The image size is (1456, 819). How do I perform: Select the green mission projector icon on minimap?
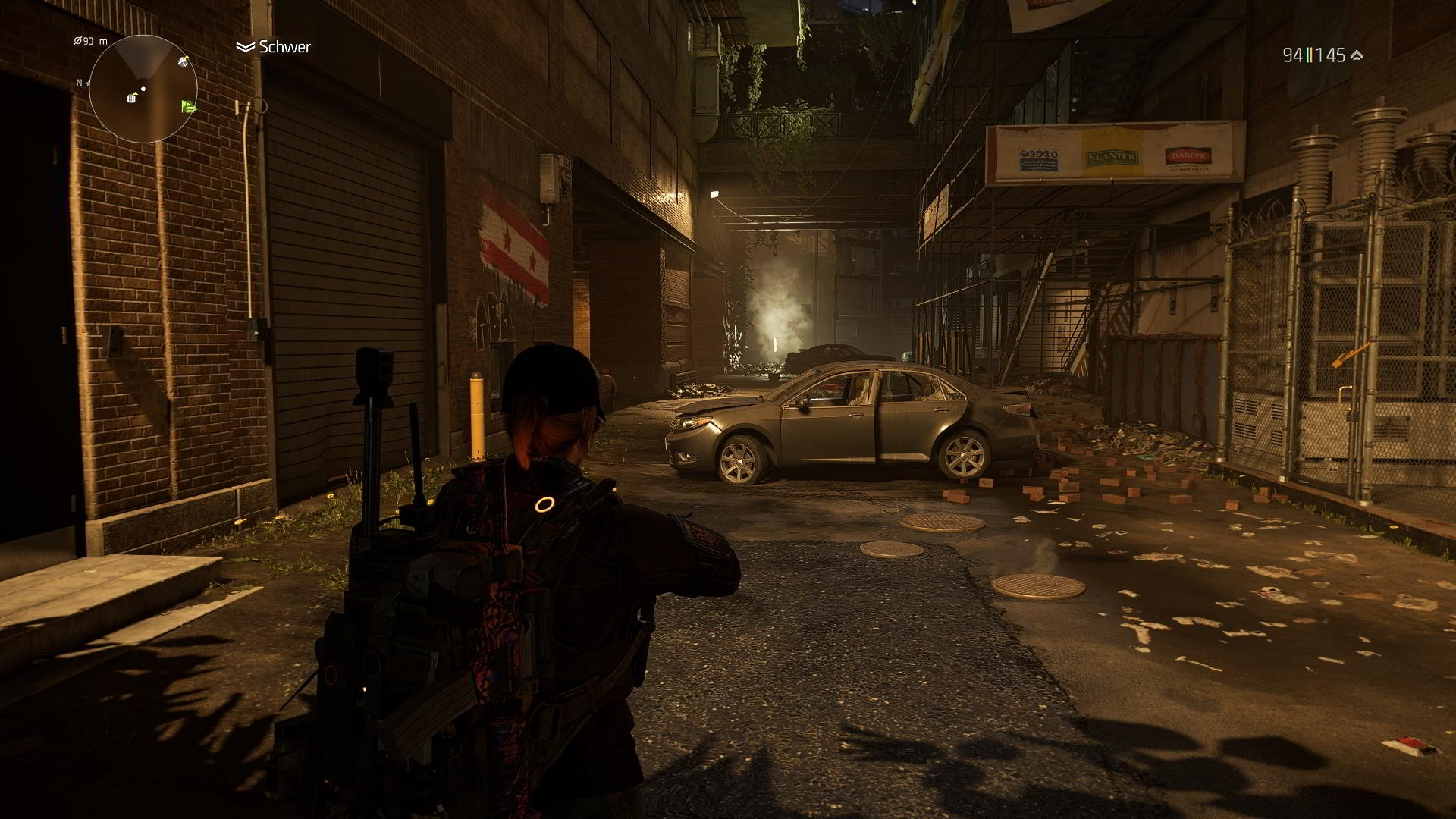(190, 108)
